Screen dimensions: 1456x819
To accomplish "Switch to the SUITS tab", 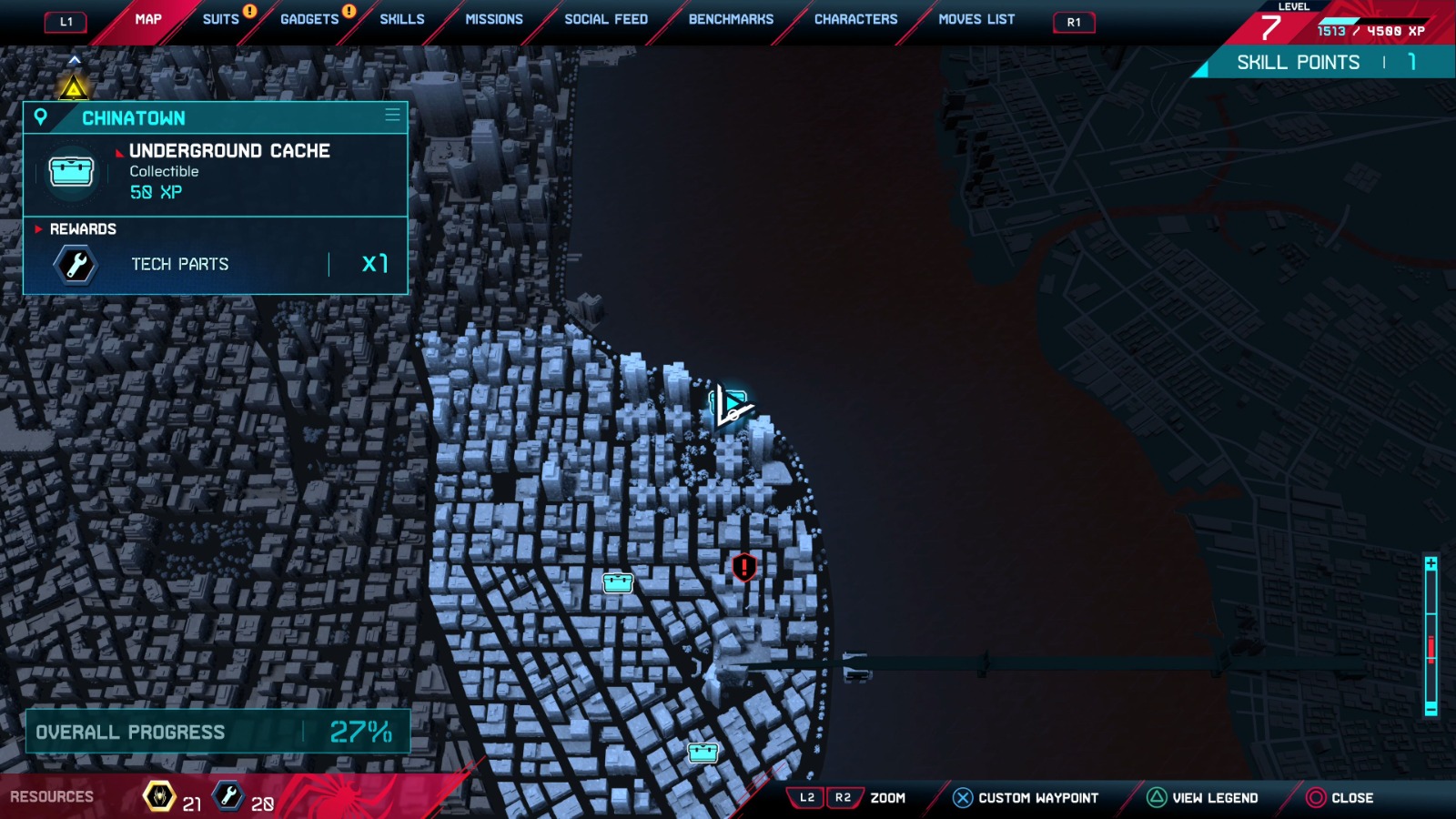I will tap(218, 18).
